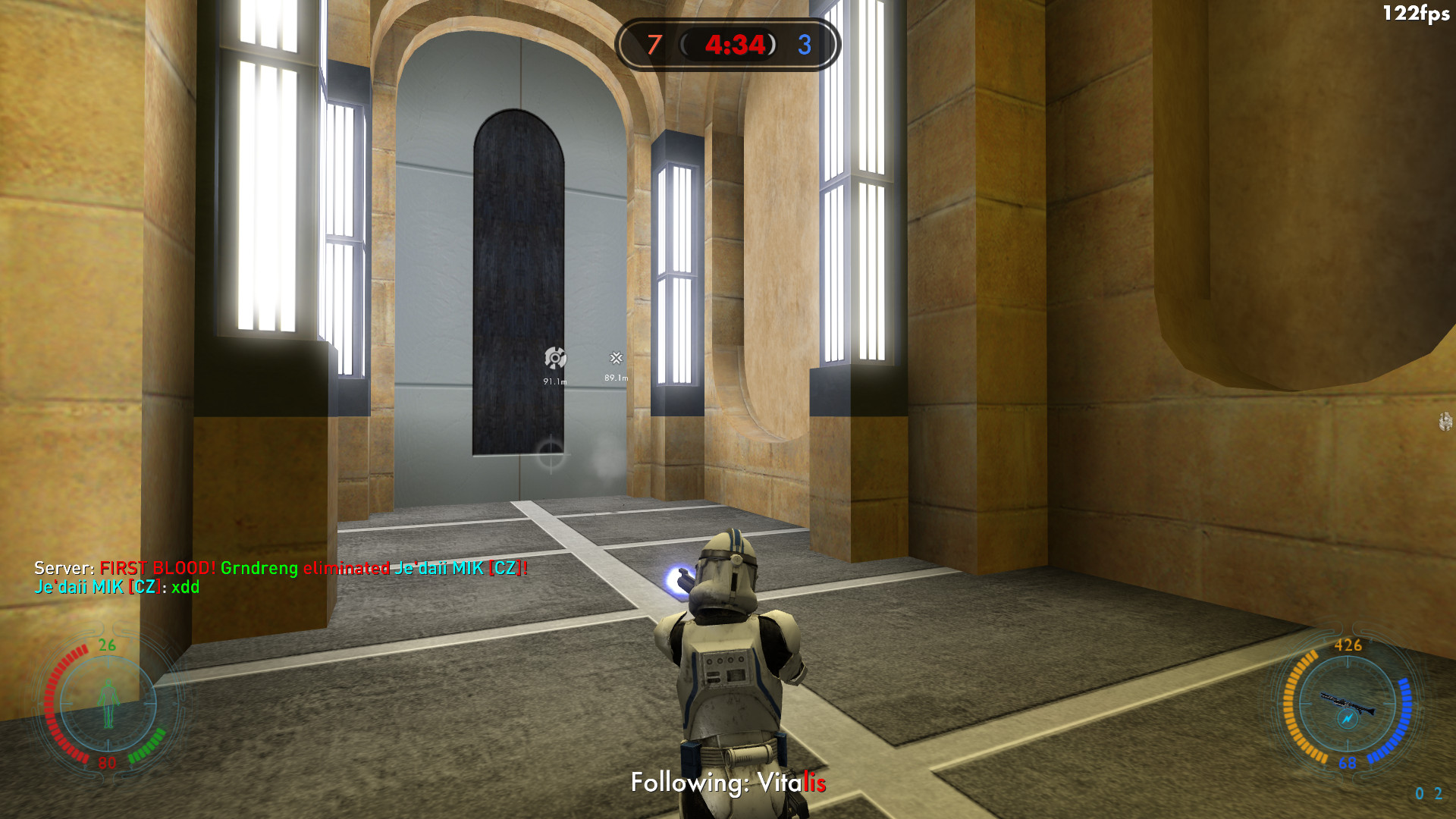Screen dimensions: 1456x819
Task: Select the green player silhouette status icon
Action: click(x=108, y=704)
